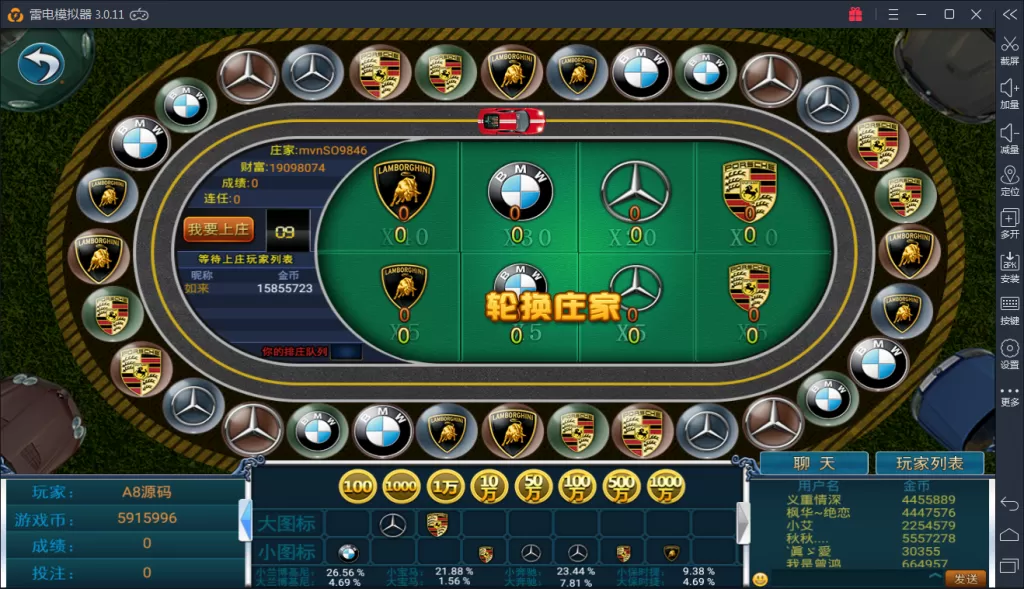
Task: Select the 100 betting chip
Action: [x=358, y=486]
